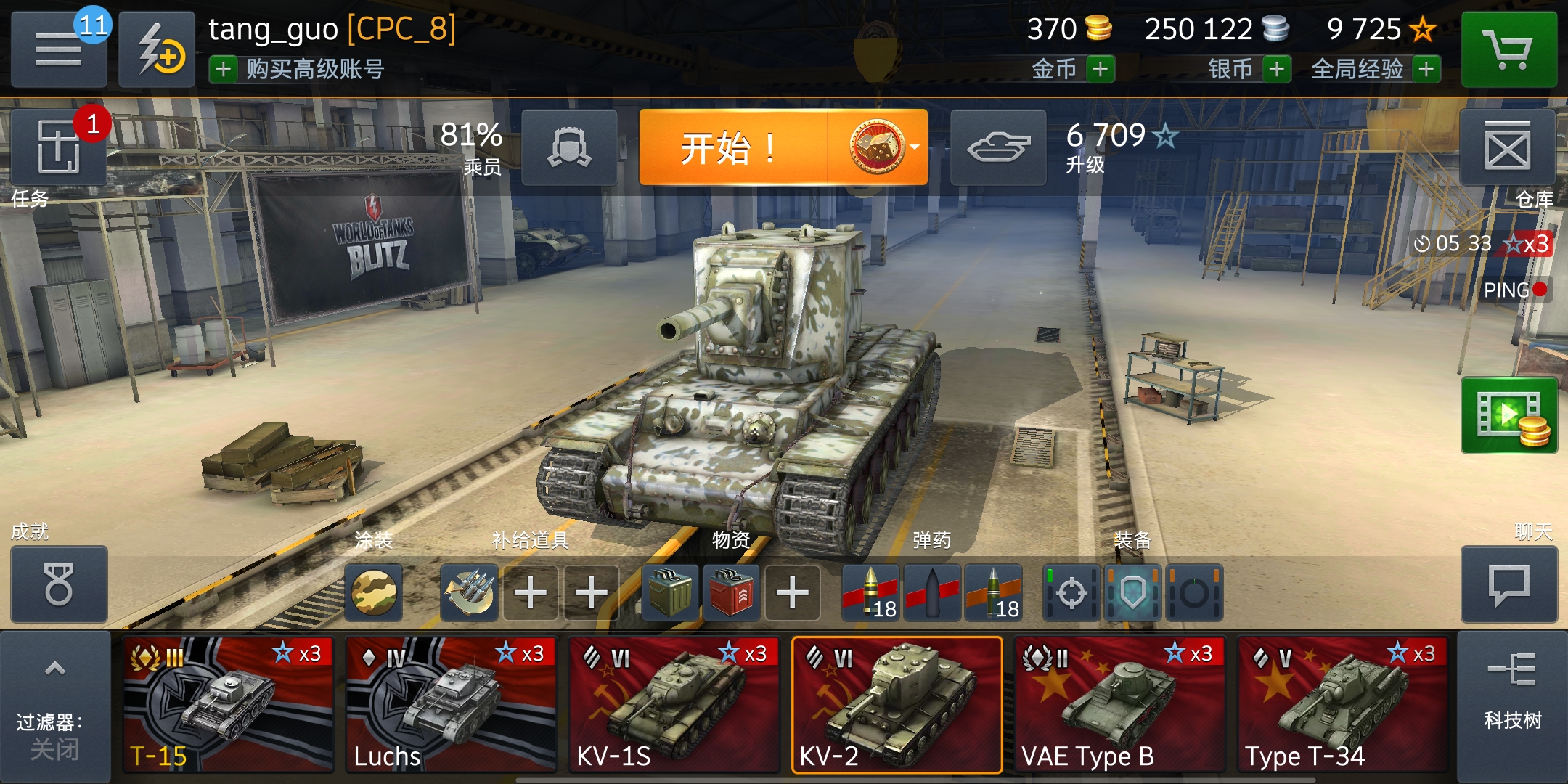Click 购买高级账号 to buy premium
Viewport: 1568px width, 784px height.
pos(305,71)
